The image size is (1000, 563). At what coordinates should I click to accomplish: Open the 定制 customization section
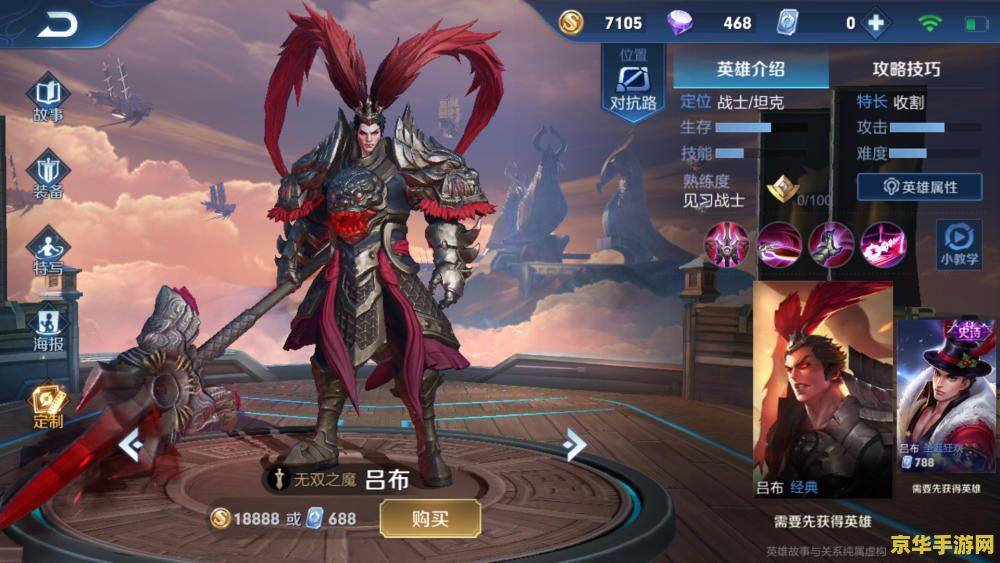click(48, 406)
